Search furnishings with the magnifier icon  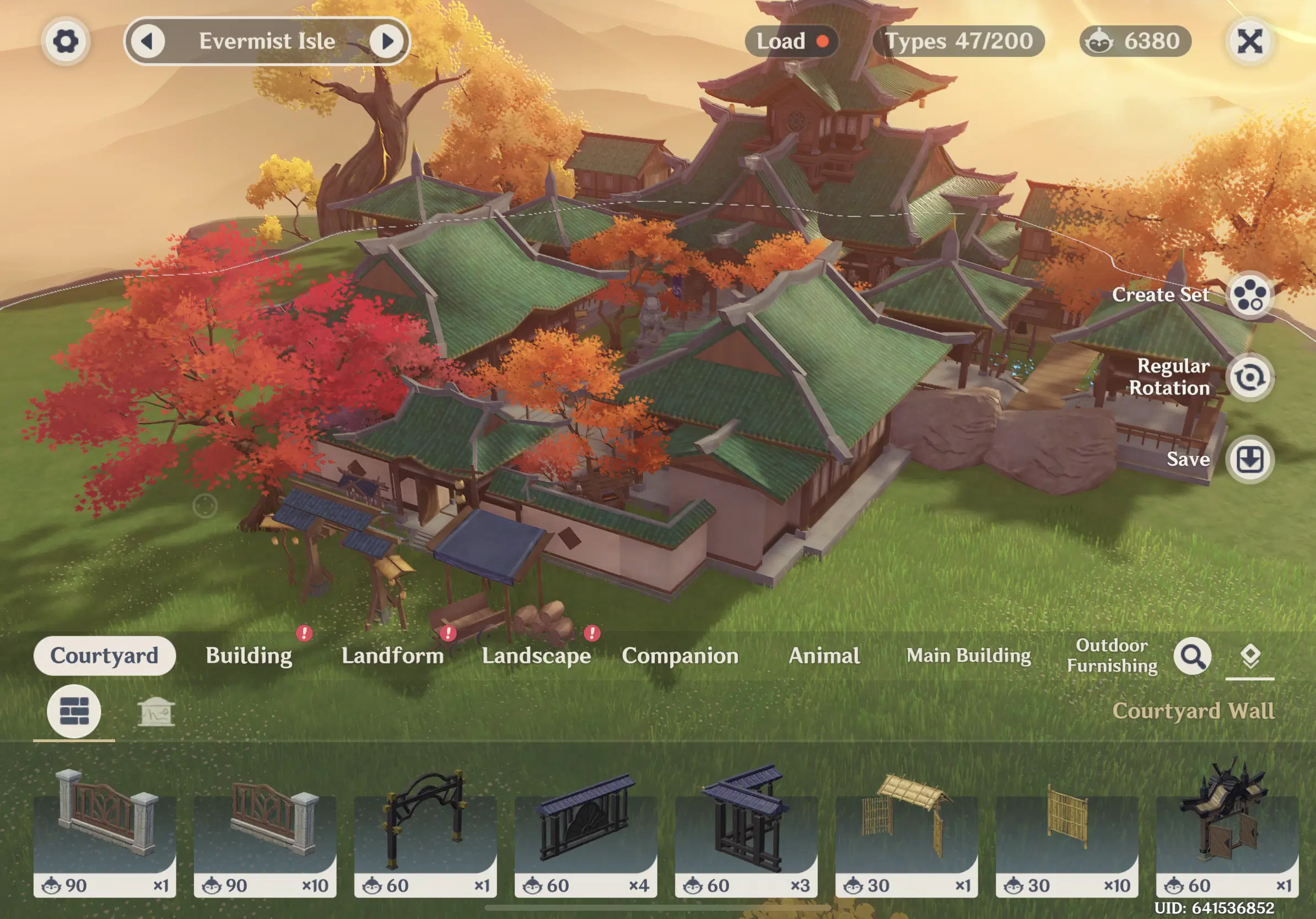point(1192,656)
